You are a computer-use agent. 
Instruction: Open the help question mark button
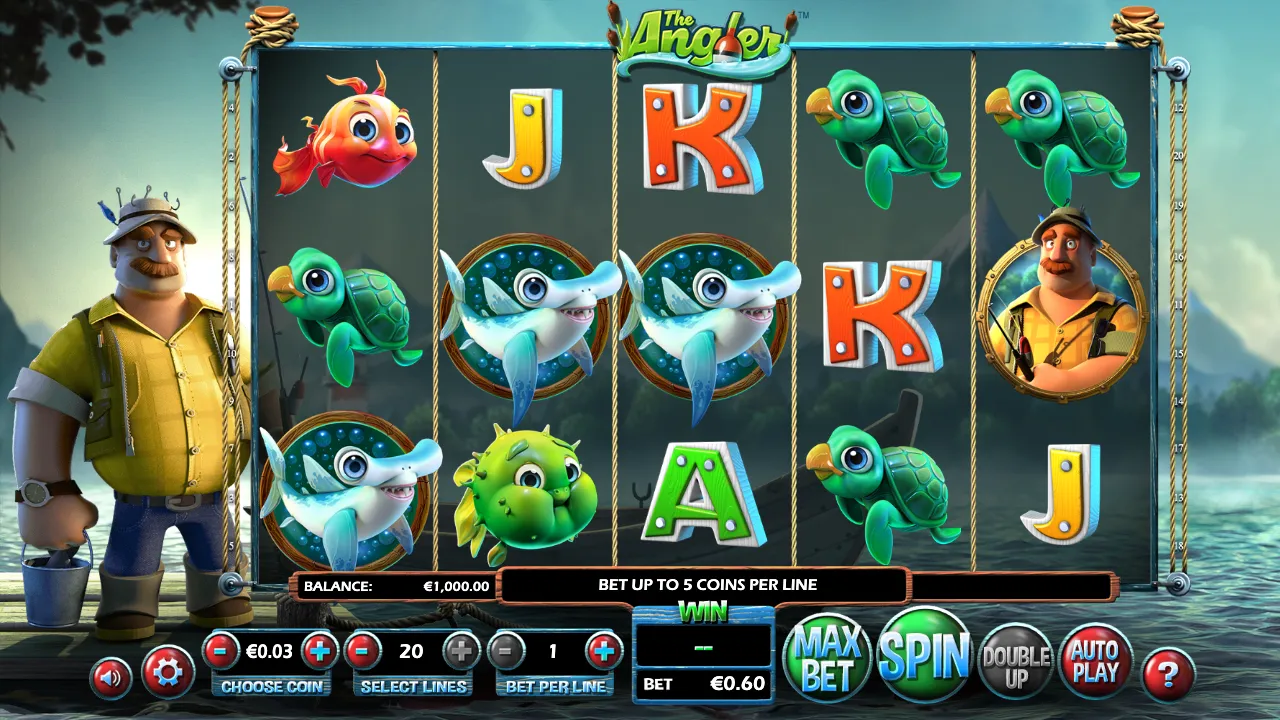(x=1167, y=675)
